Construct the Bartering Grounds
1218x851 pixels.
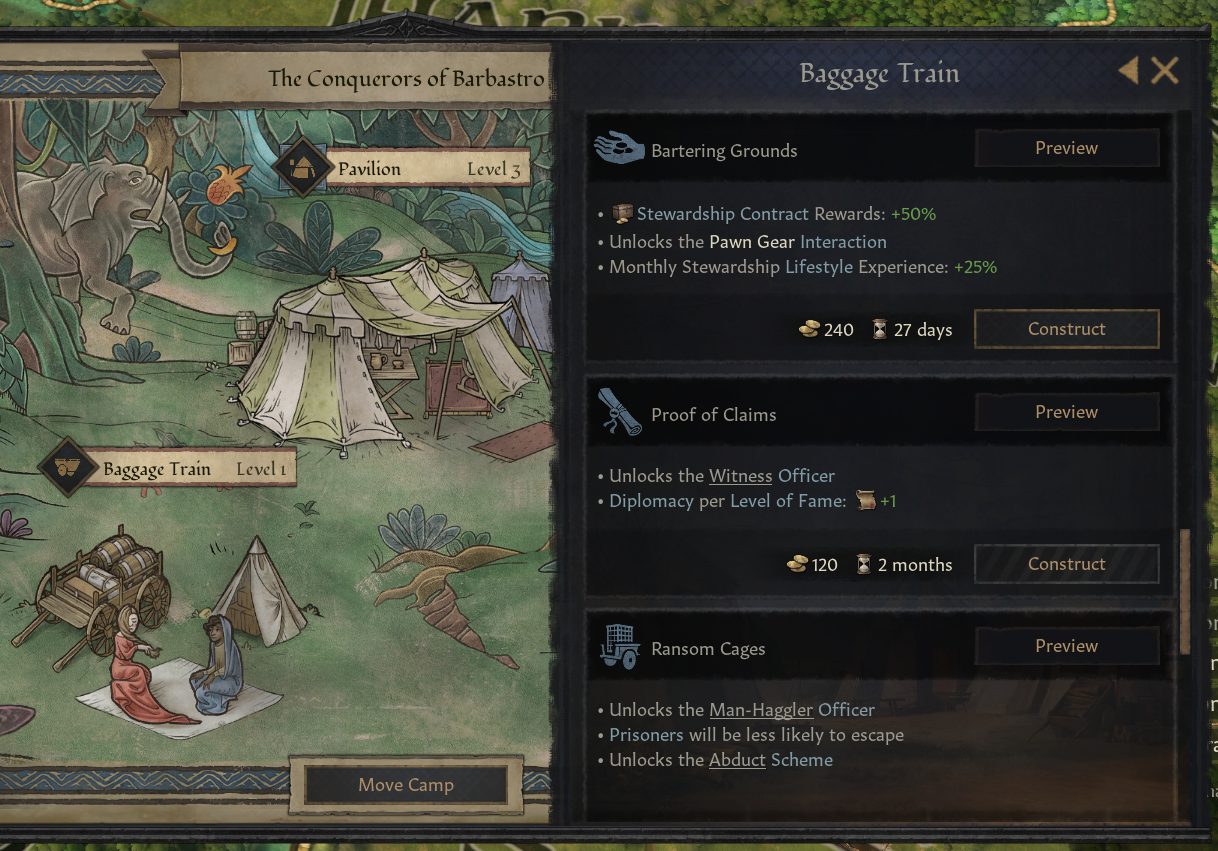point(1066,329)
